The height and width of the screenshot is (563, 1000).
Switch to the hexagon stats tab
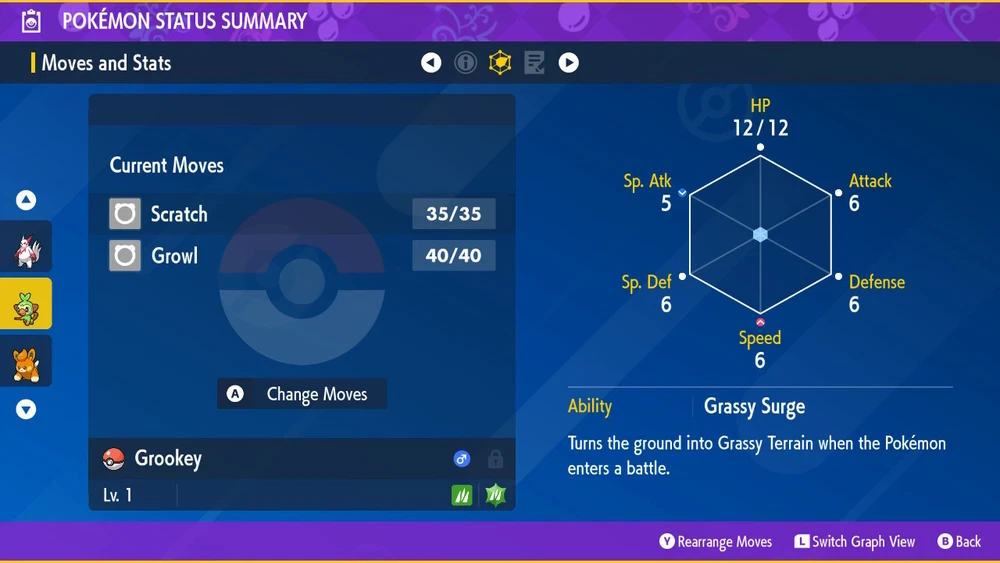[x=499, y=63]
